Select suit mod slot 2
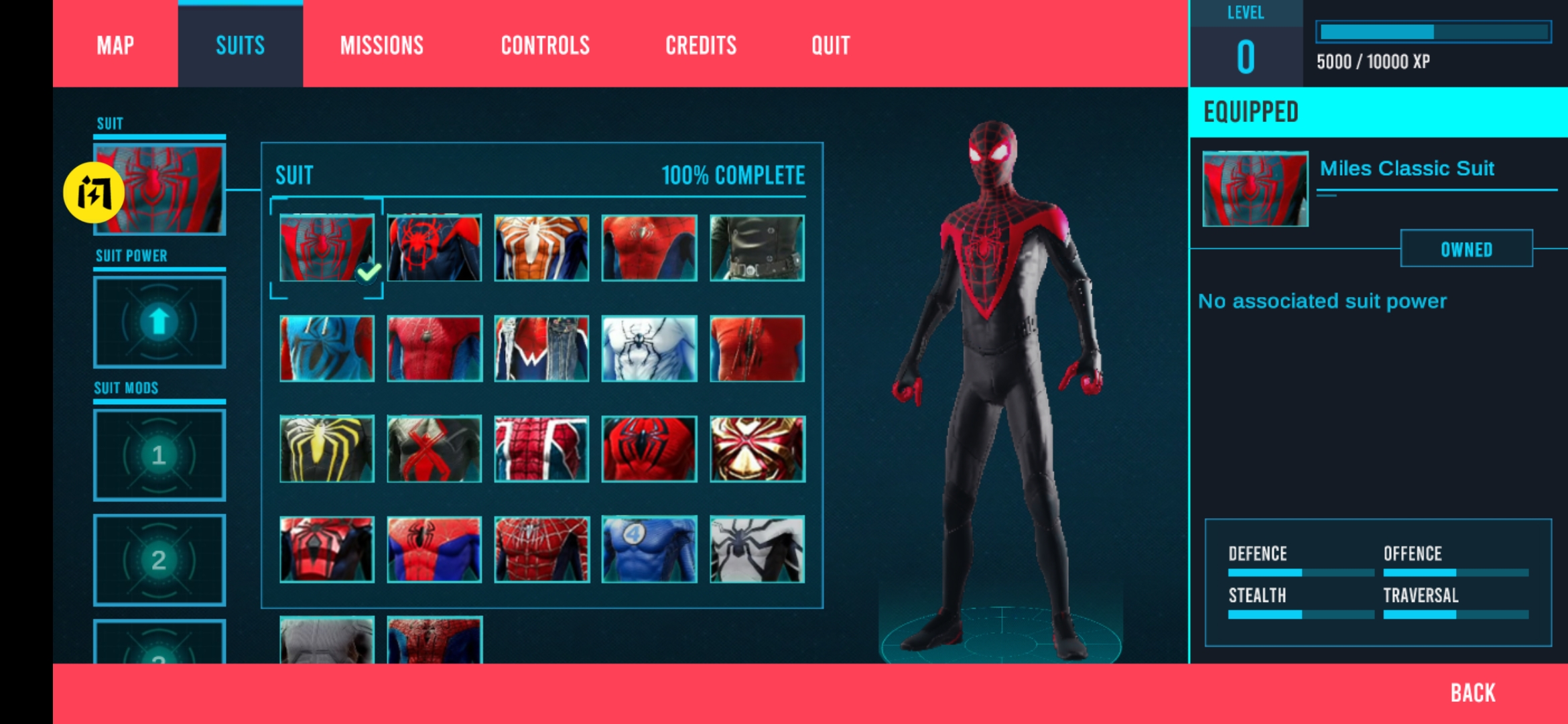 159,560
